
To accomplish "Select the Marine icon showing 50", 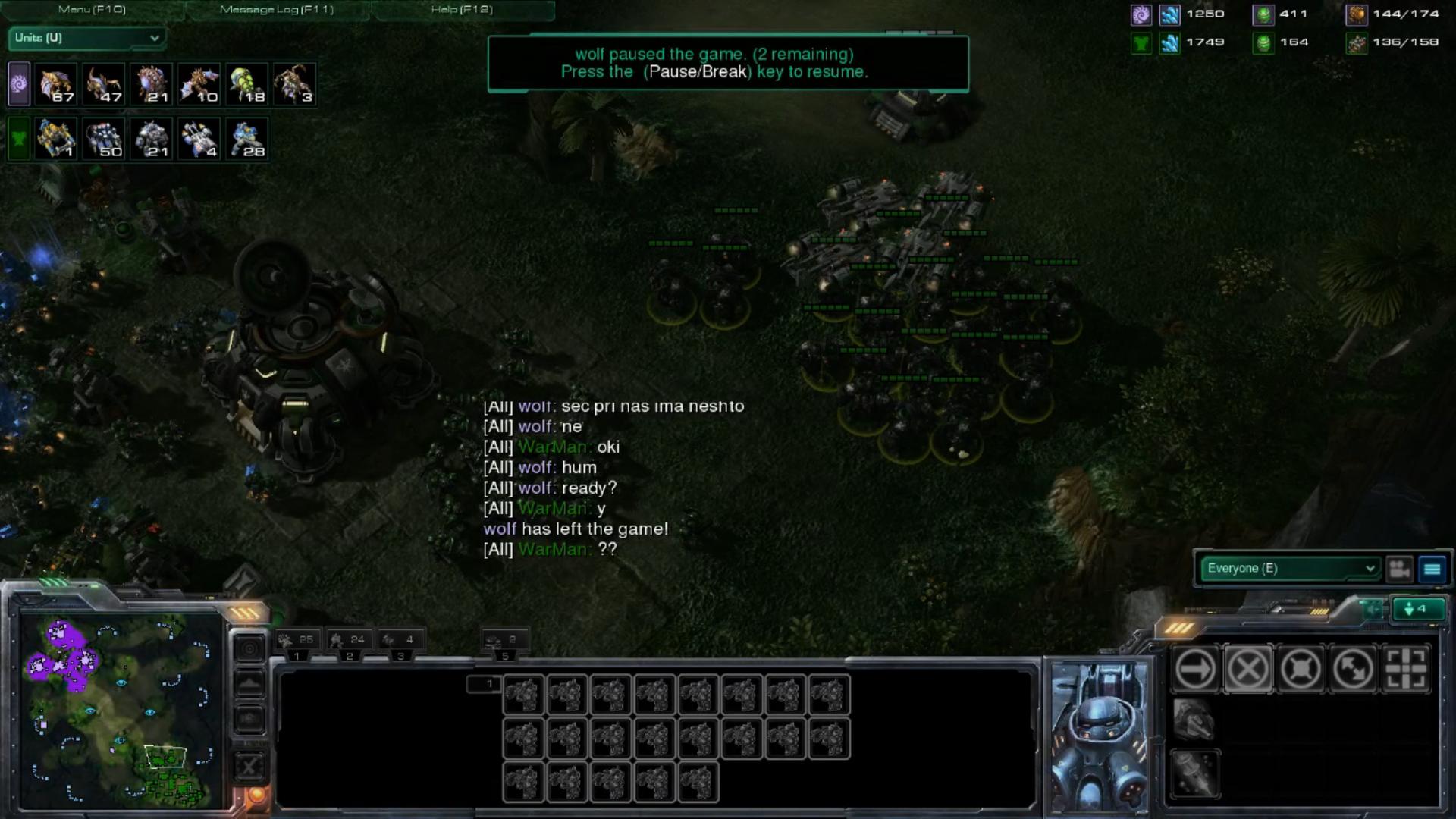I will 104,139.
